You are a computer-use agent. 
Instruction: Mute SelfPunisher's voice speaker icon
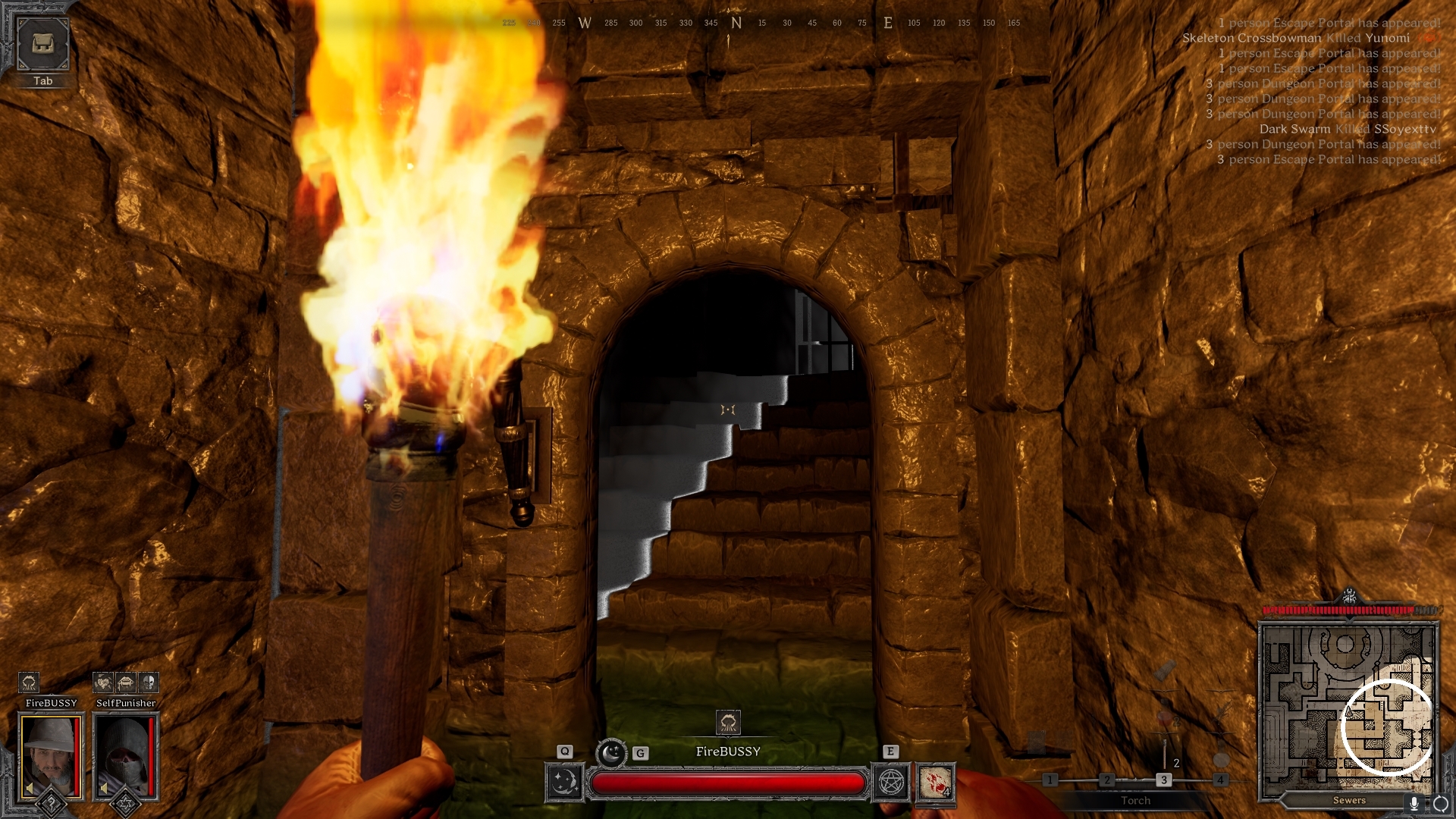click(x=103, y=788)
